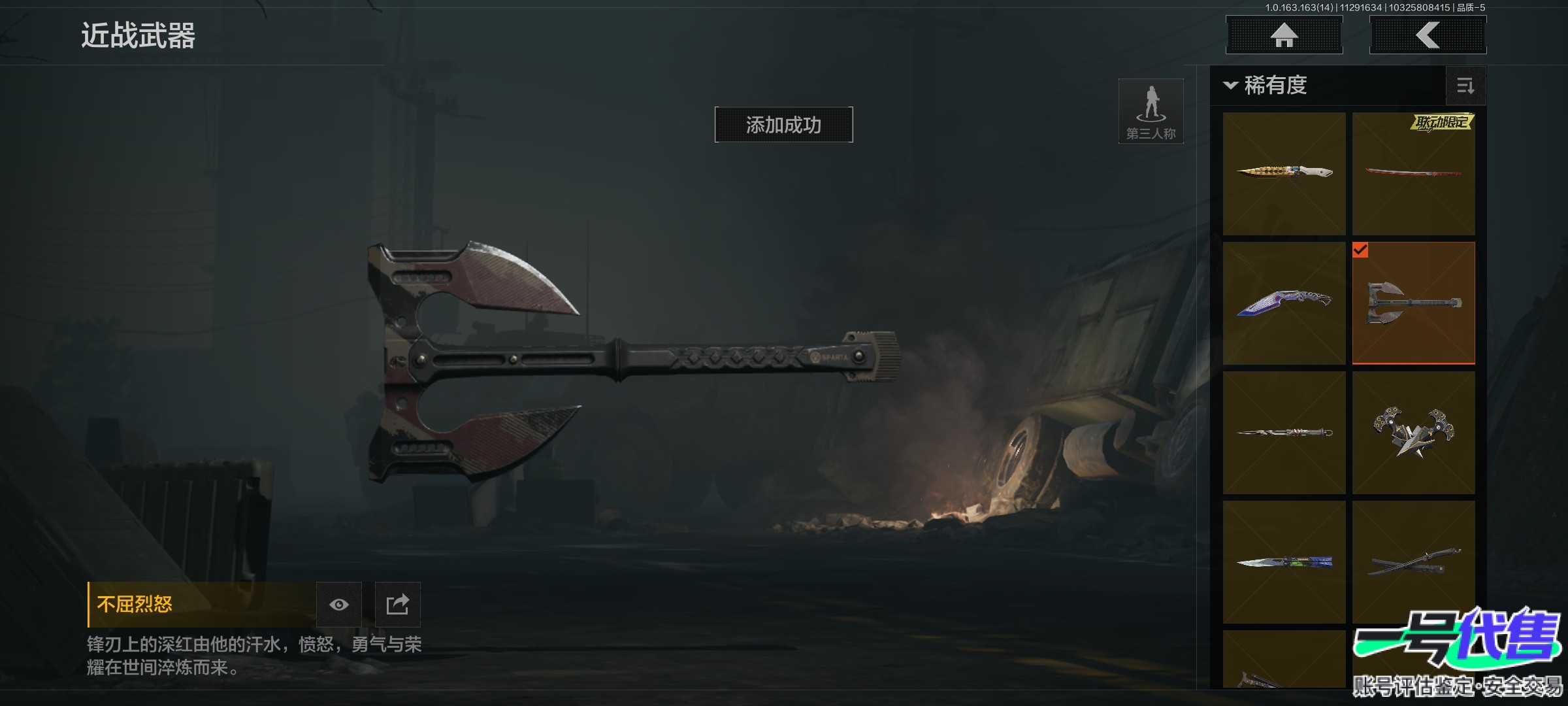Image resolution: width=1568 pixels, height=706 pixels.
Task: Go back with the arrow button
Action: pos(1428,35)
